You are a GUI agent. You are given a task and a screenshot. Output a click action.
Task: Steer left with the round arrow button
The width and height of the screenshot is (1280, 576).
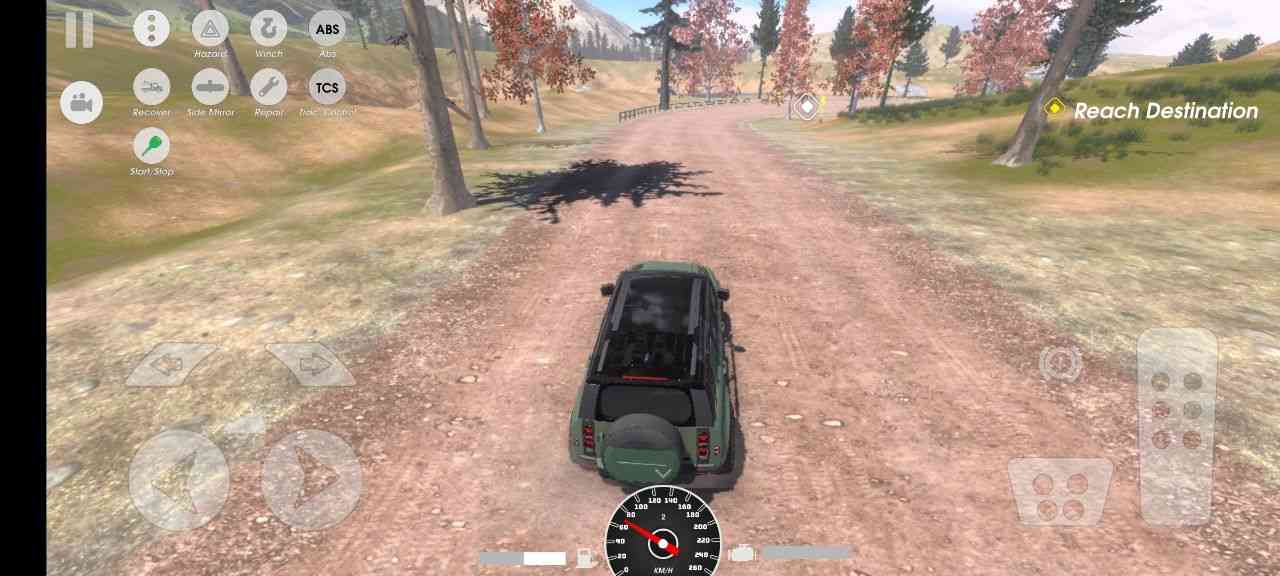tap(179, 480)
